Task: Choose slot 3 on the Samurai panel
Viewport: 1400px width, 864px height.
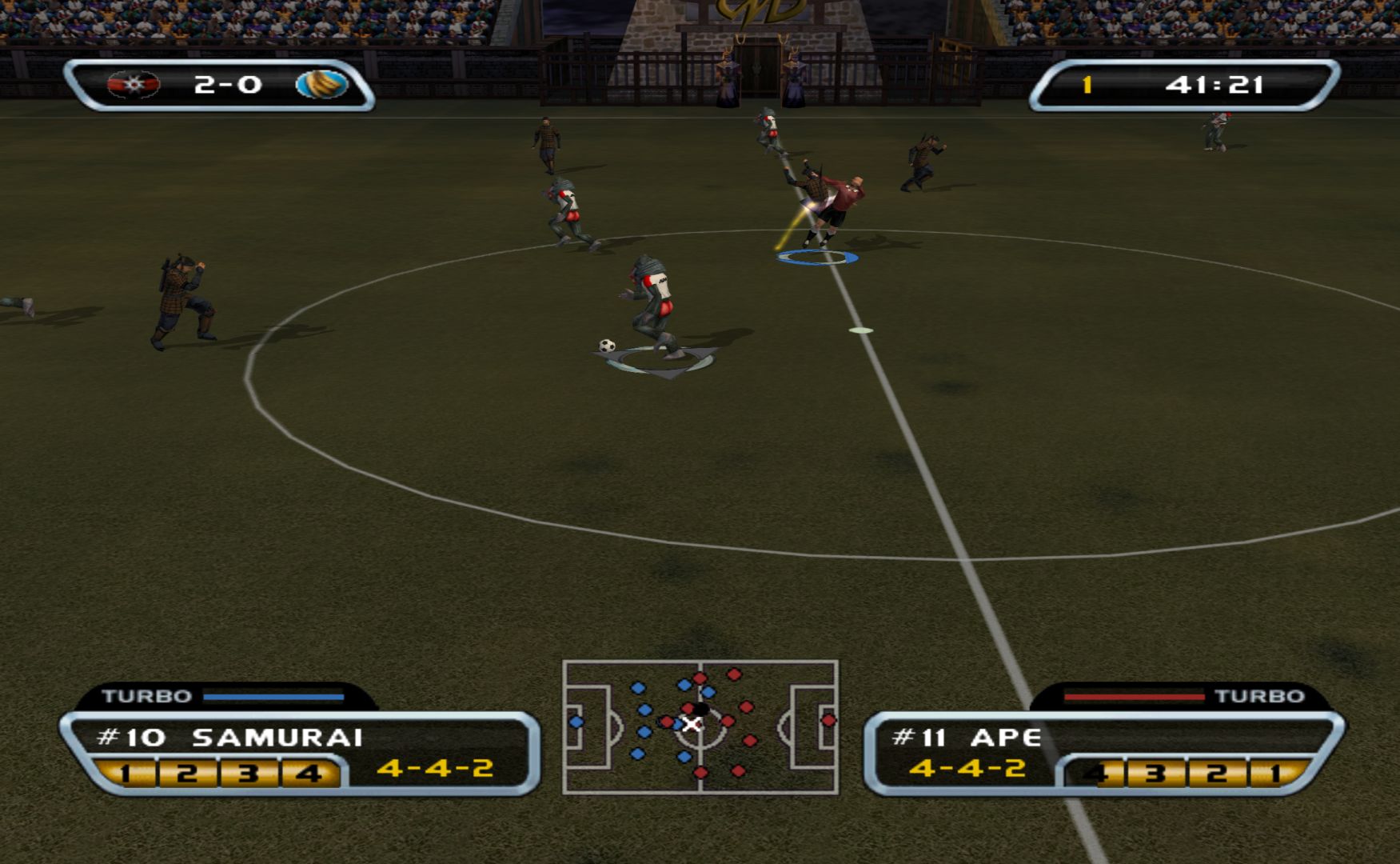Action: coord(248,774)
